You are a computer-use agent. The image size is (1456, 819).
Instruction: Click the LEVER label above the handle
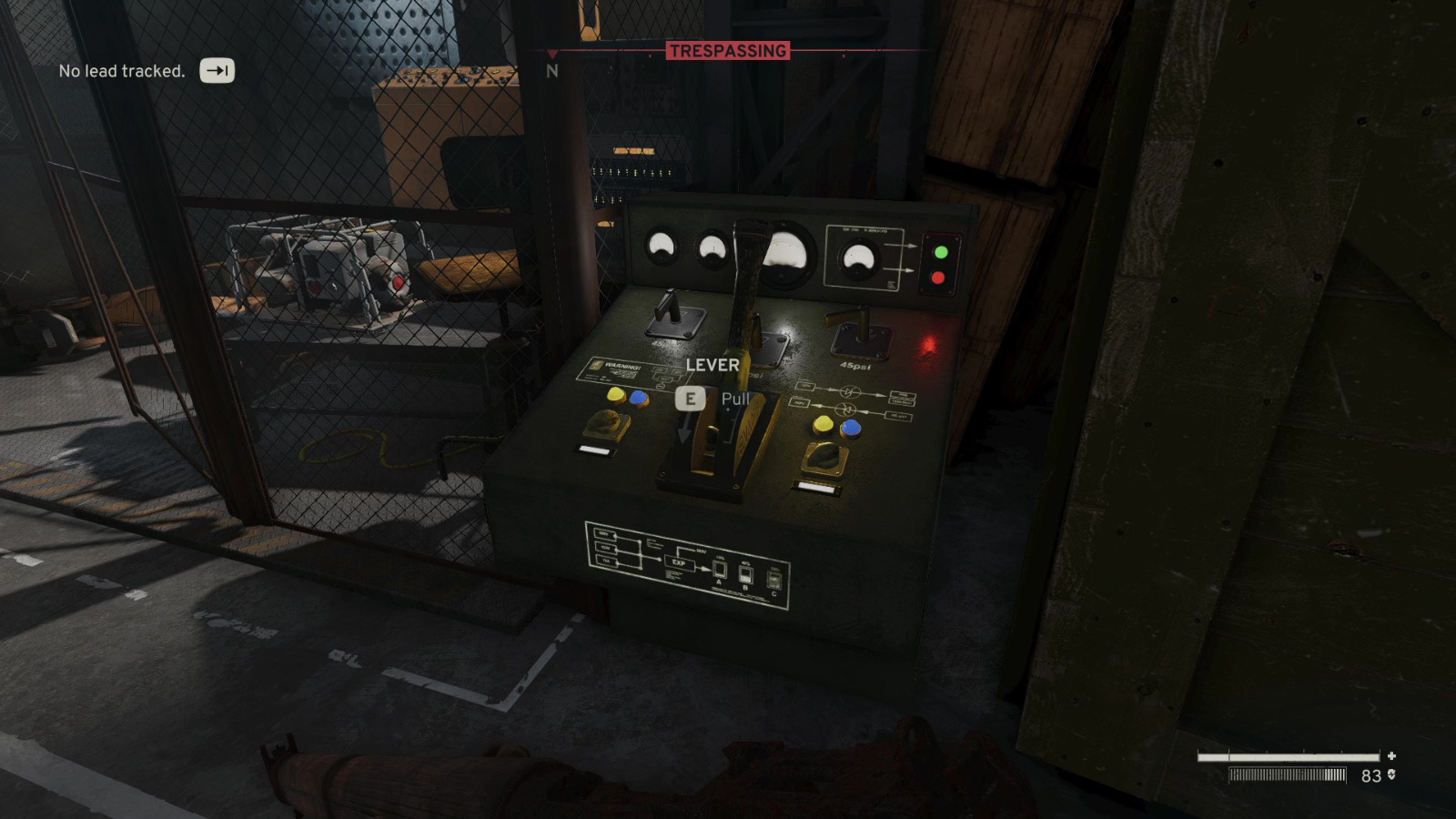[713, 366]
